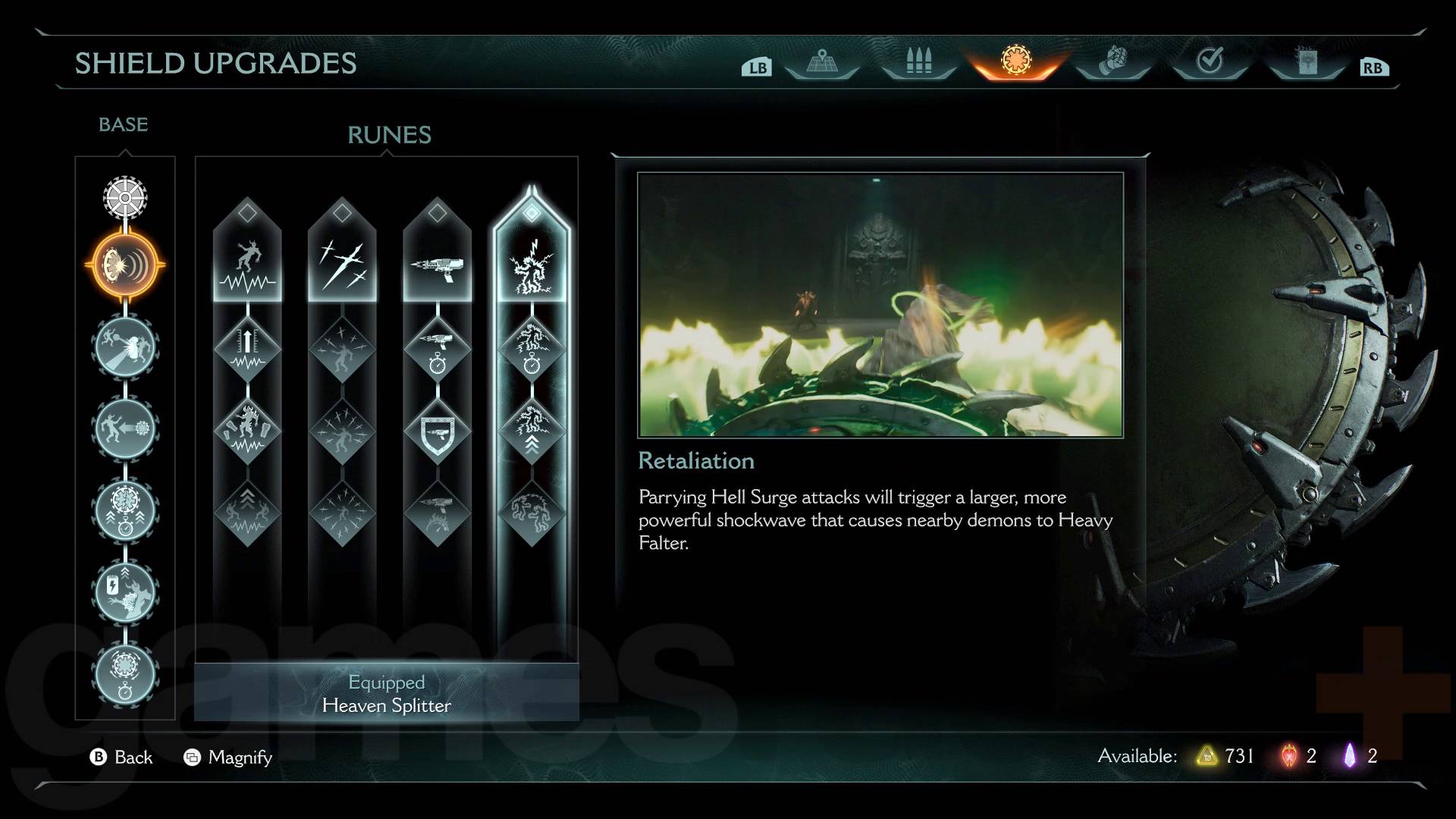The image size is (1456, 819).
Task: Select the top base shield saw node
Action: pyautogui.click(x=125, y=197)
